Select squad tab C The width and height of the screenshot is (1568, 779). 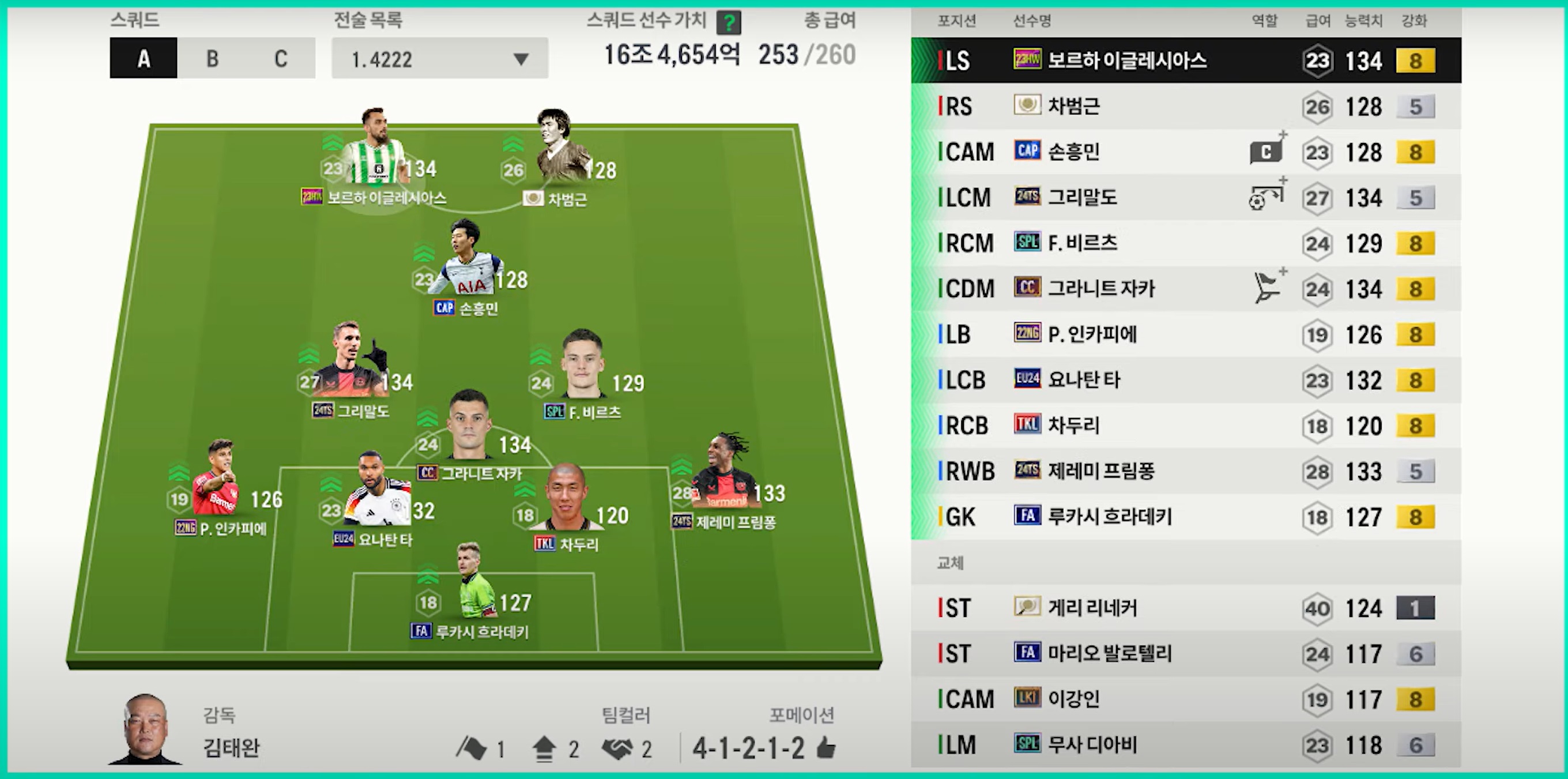pyautogui.click(x=281, y=58)
